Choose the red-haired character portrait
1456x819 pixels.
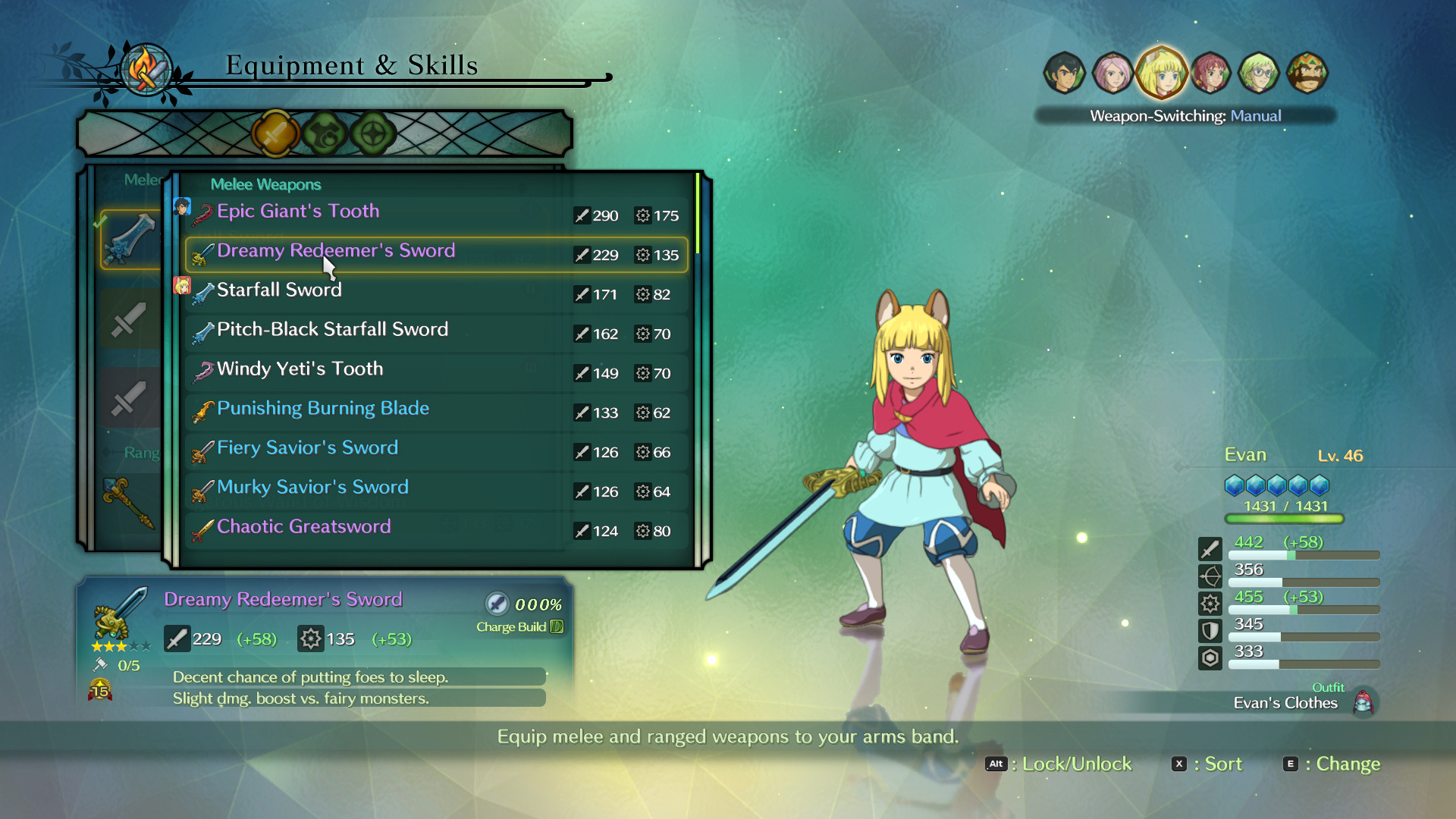[x=1210, y=74]
